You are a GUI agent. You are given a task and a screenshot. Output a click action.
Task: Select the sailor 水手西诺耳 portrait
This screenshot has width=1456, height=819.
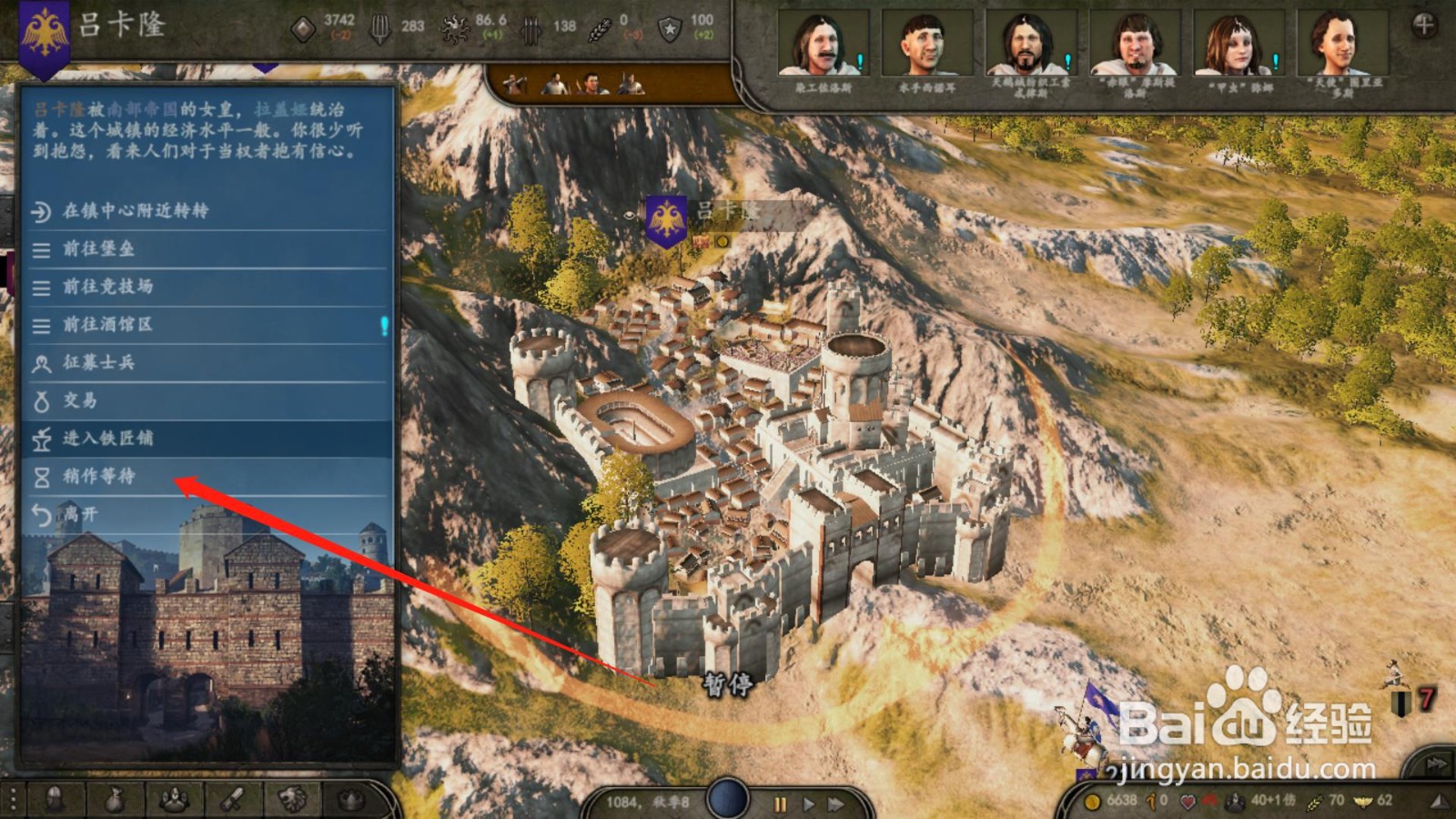click(926, 44)
